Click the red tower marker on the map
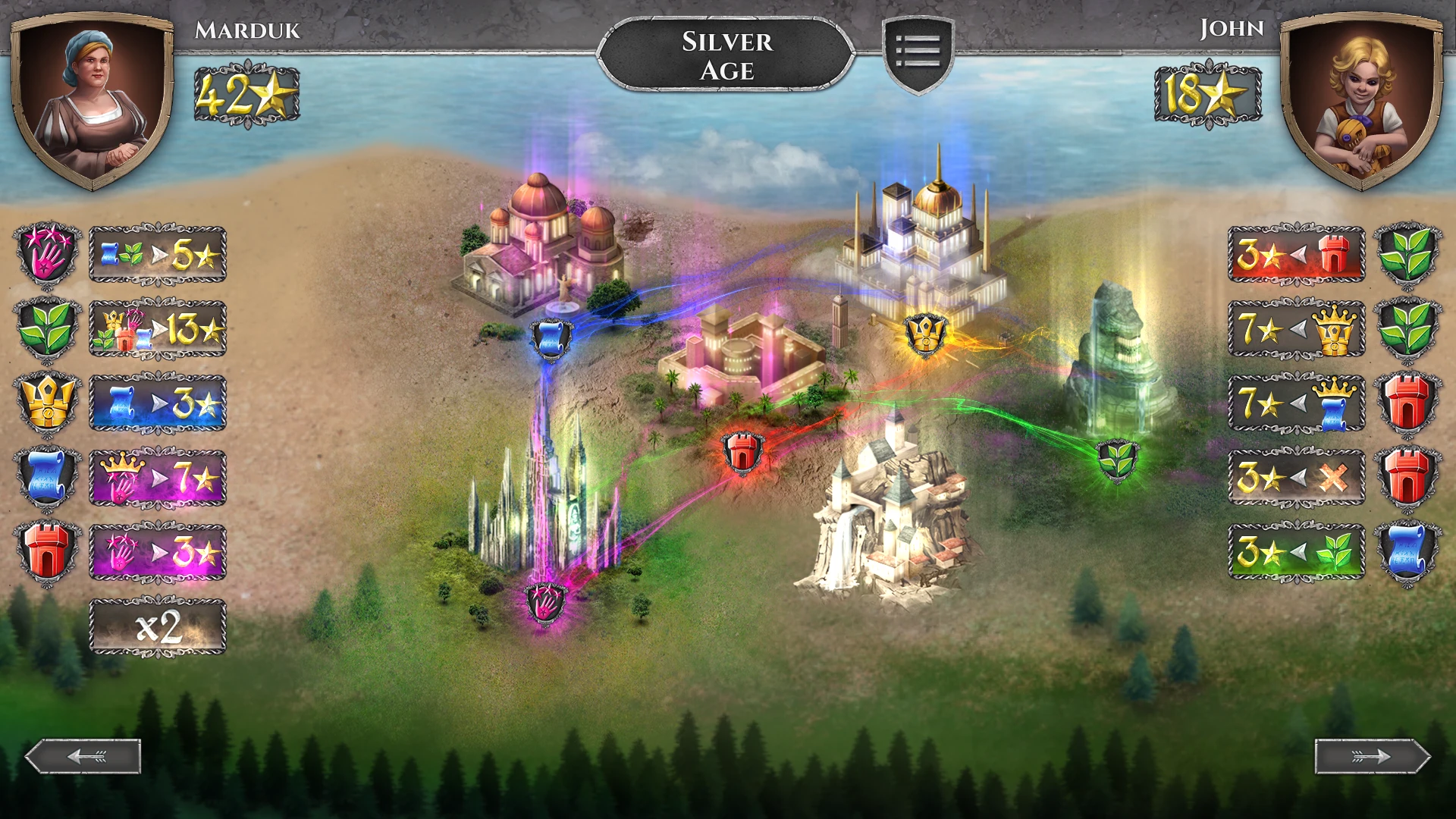1456x819 pixels. tap(742, 452)
